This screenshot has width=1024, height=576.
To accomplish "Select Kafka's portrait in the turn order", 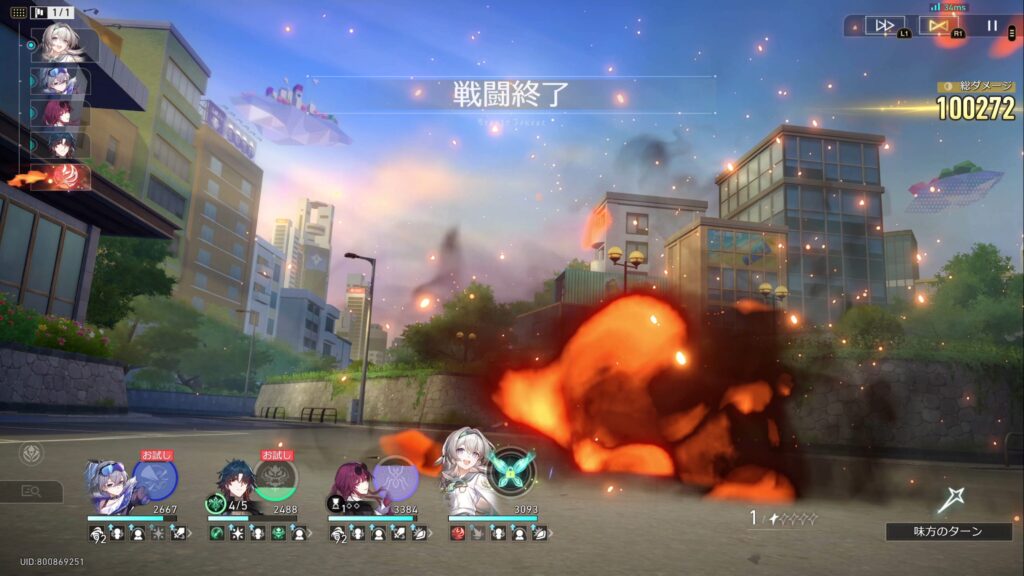I will pos(62,112).
